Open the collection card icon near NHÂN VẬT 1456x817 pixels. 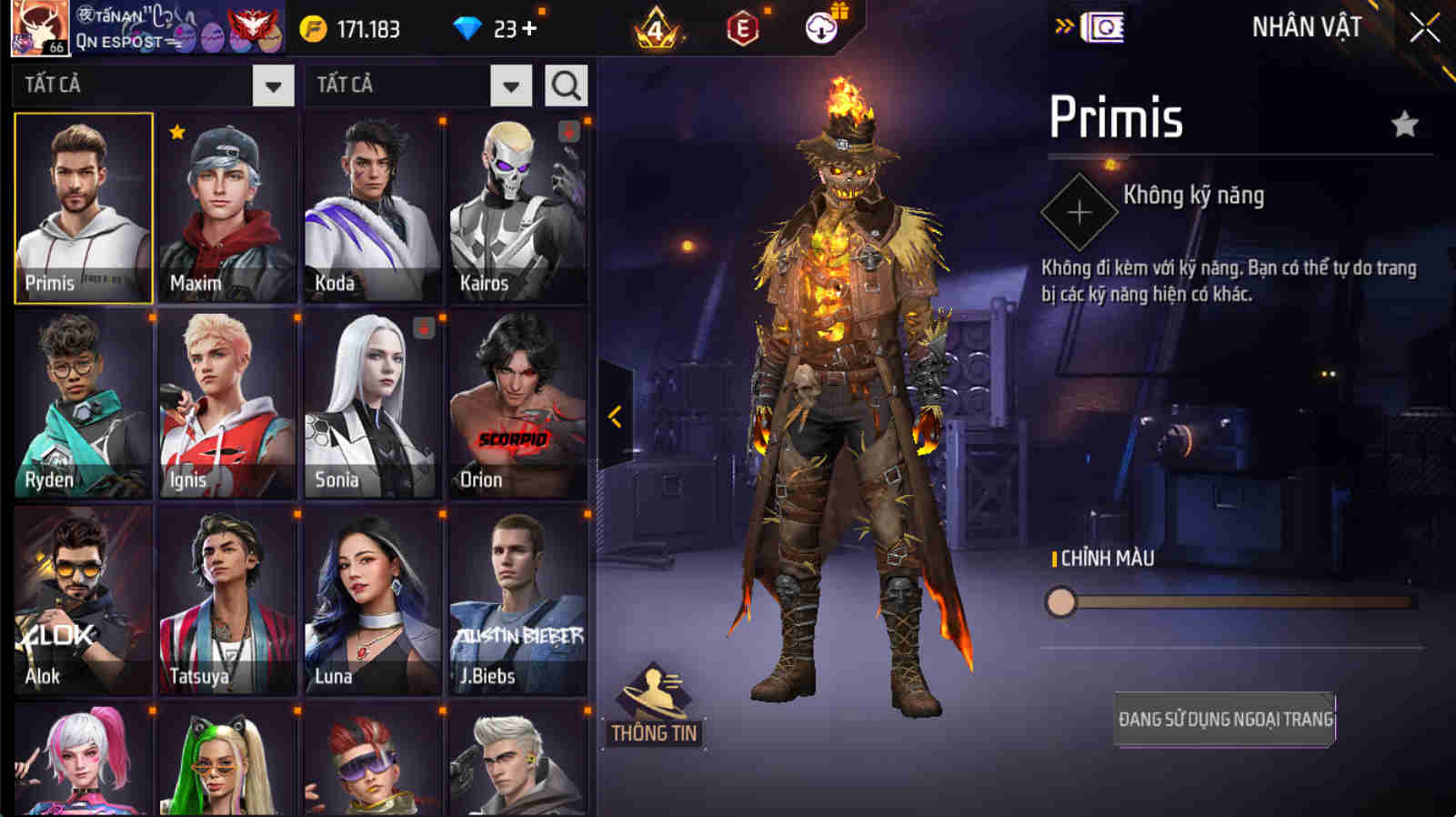coord(1103,26)
